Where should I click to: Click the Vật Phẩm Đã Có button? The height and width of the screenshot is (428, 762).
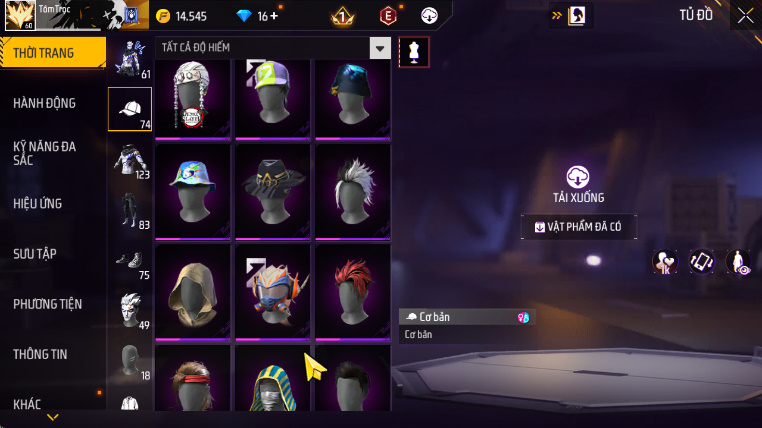click(579, 227)
